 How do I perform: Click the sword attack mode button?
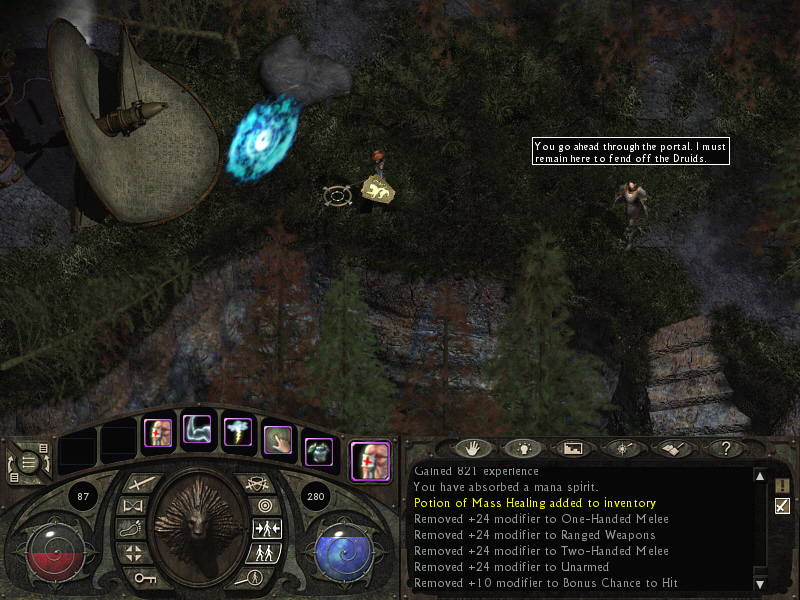pyautogui.click(x=138, y=484)
